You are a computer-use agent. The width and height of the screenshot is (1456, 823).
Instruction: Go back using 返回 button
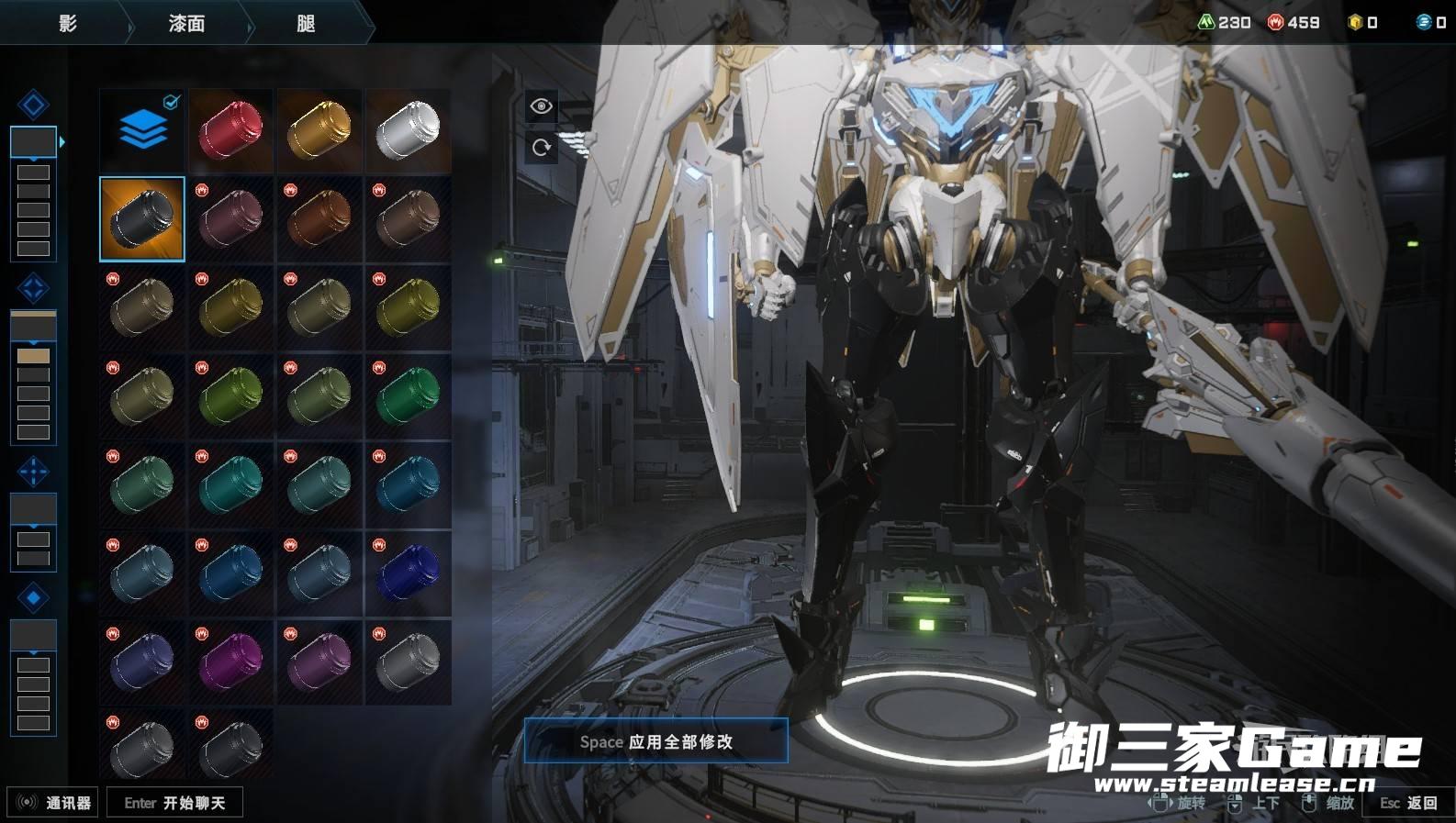click(1408, 803)
